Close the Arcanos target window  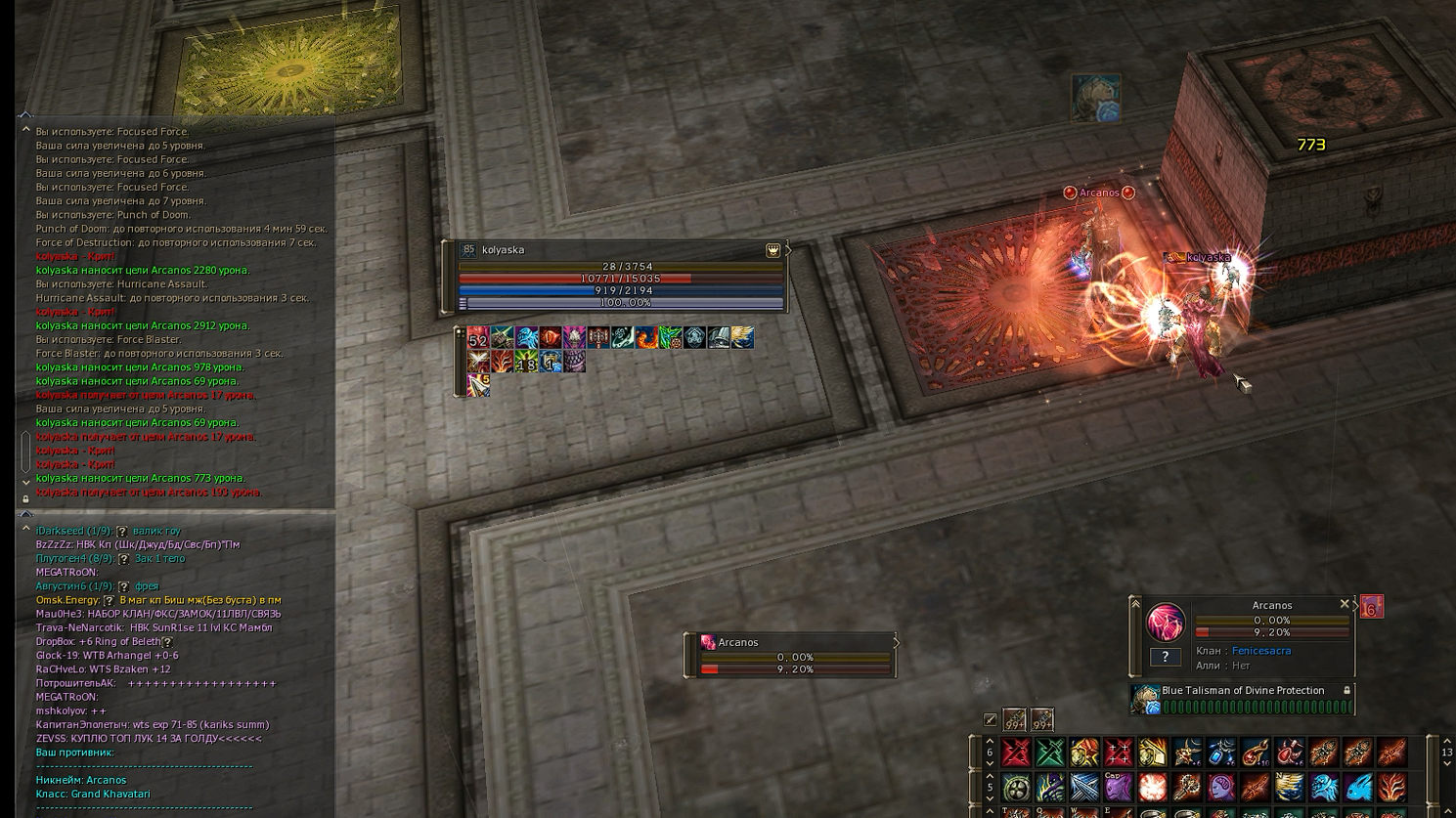(1345, 605)
